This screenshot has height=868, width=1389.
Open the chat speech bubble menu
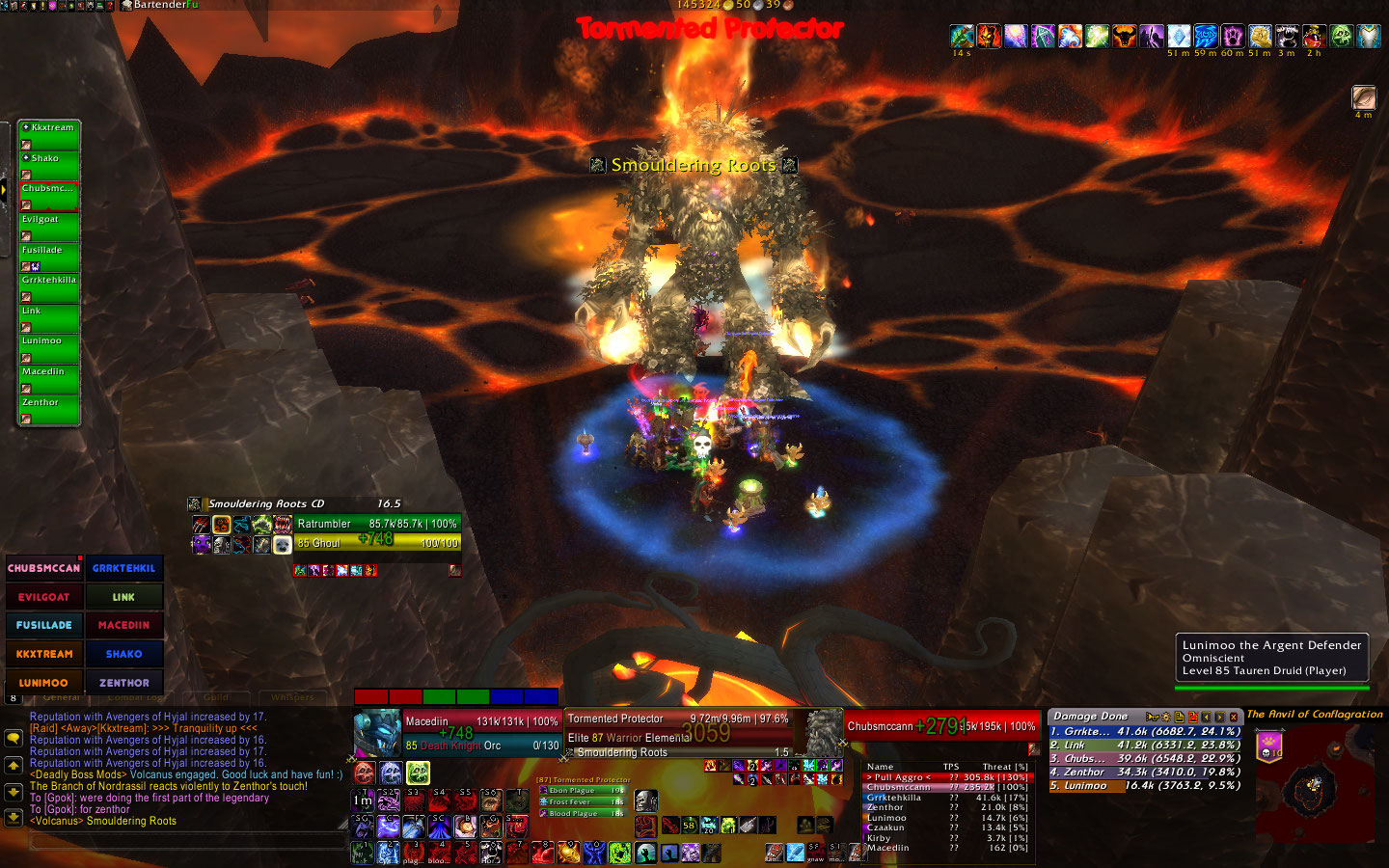tap(14, 738)
